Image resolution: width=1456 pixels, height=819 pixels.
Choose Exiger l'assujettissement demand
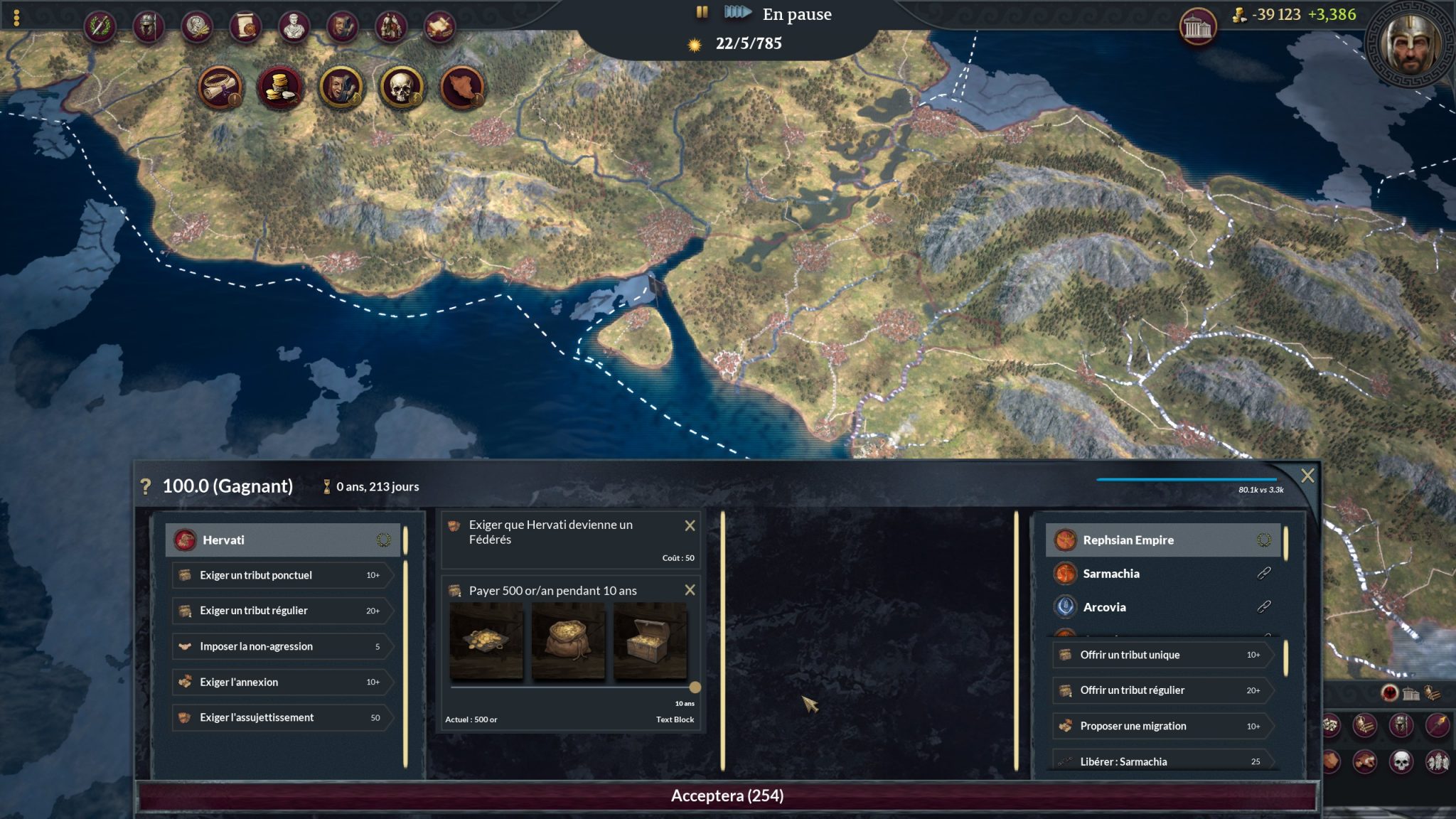(282, 717)
